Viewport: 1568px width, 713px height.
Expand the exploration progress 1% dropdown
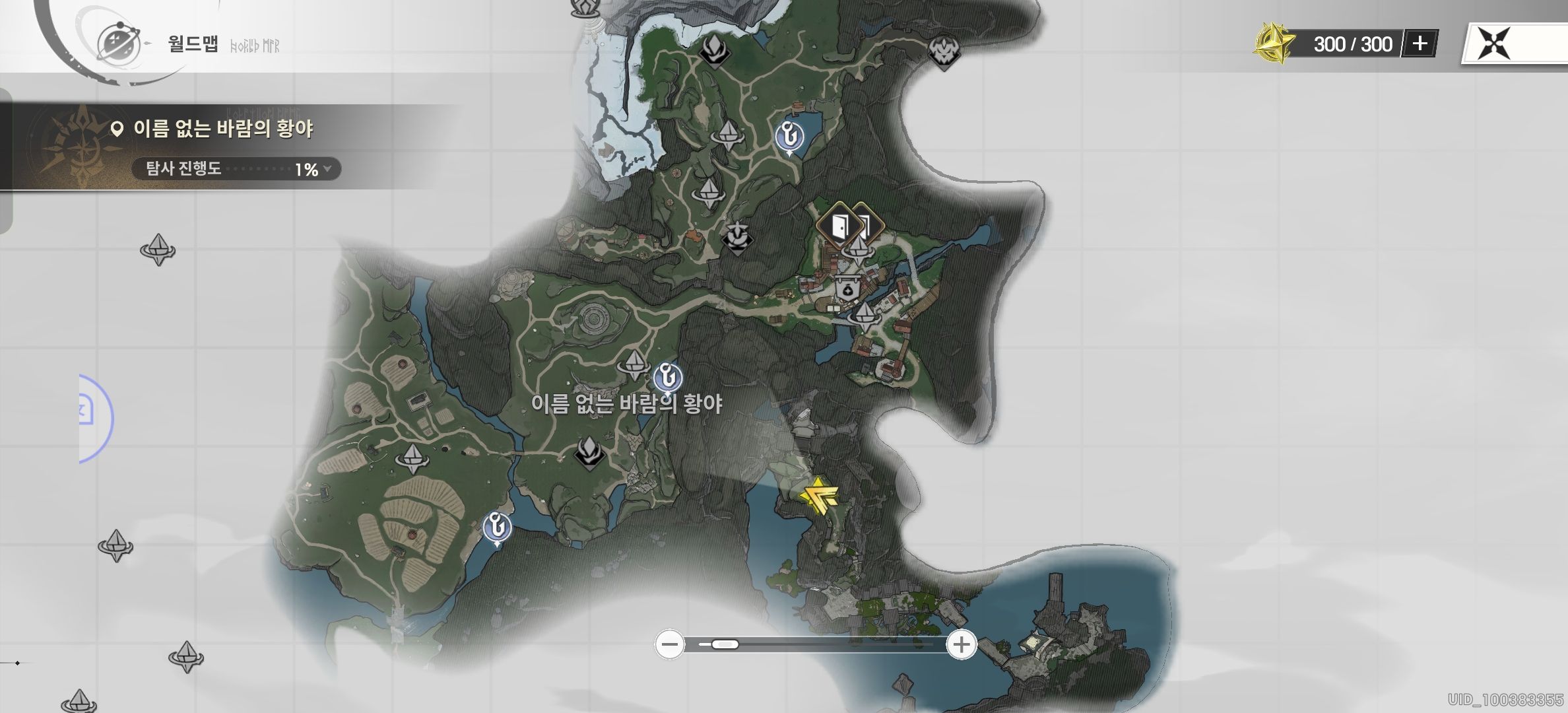[328, 169]
